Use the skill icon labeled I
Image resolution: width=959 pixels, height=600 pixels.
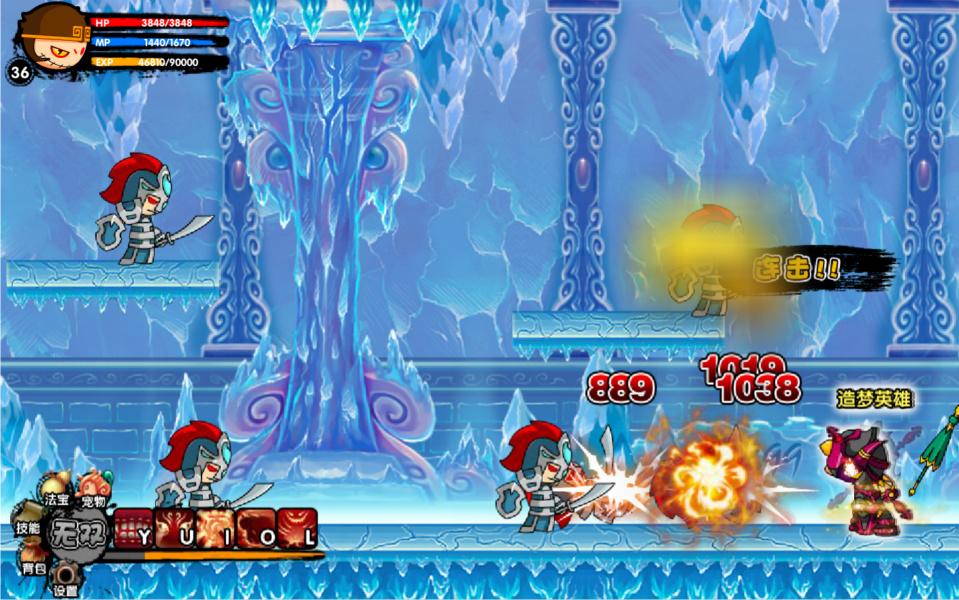[x=215, y=526]
